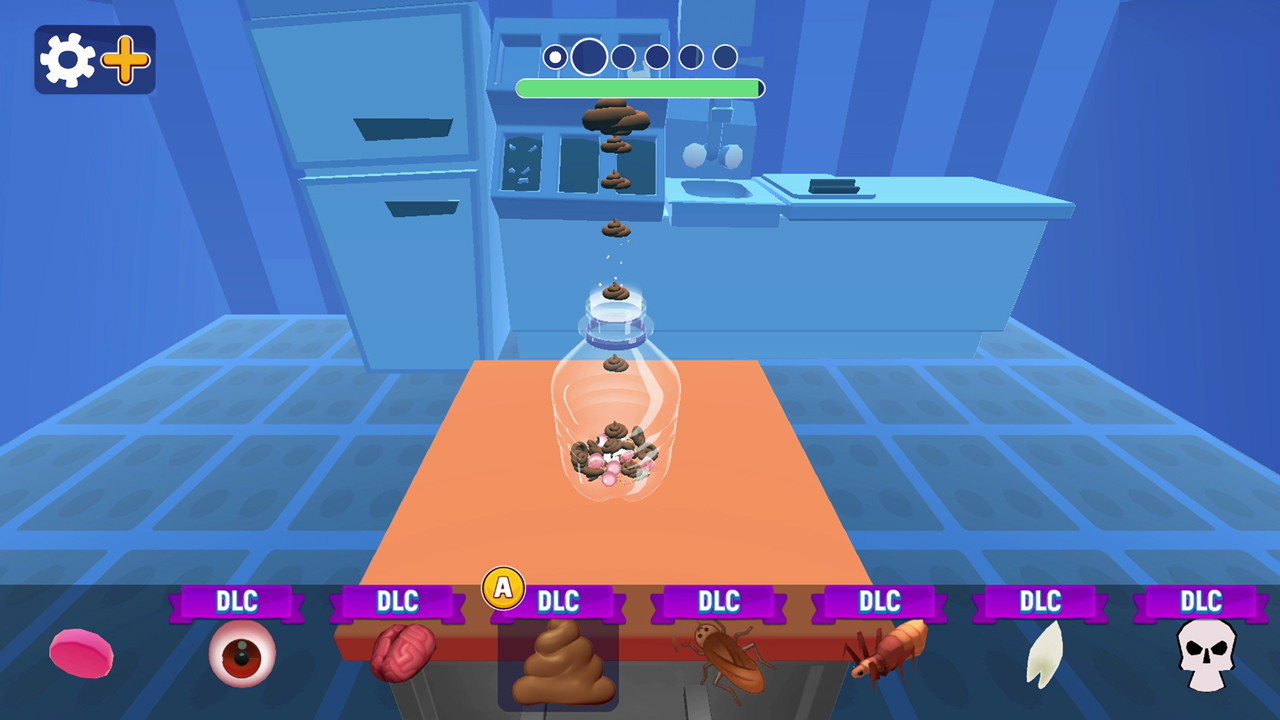The width and height of the screenshot is (1280, 720).
Task: Open the DLC banner above the skull
Action: click(1201, 601)
